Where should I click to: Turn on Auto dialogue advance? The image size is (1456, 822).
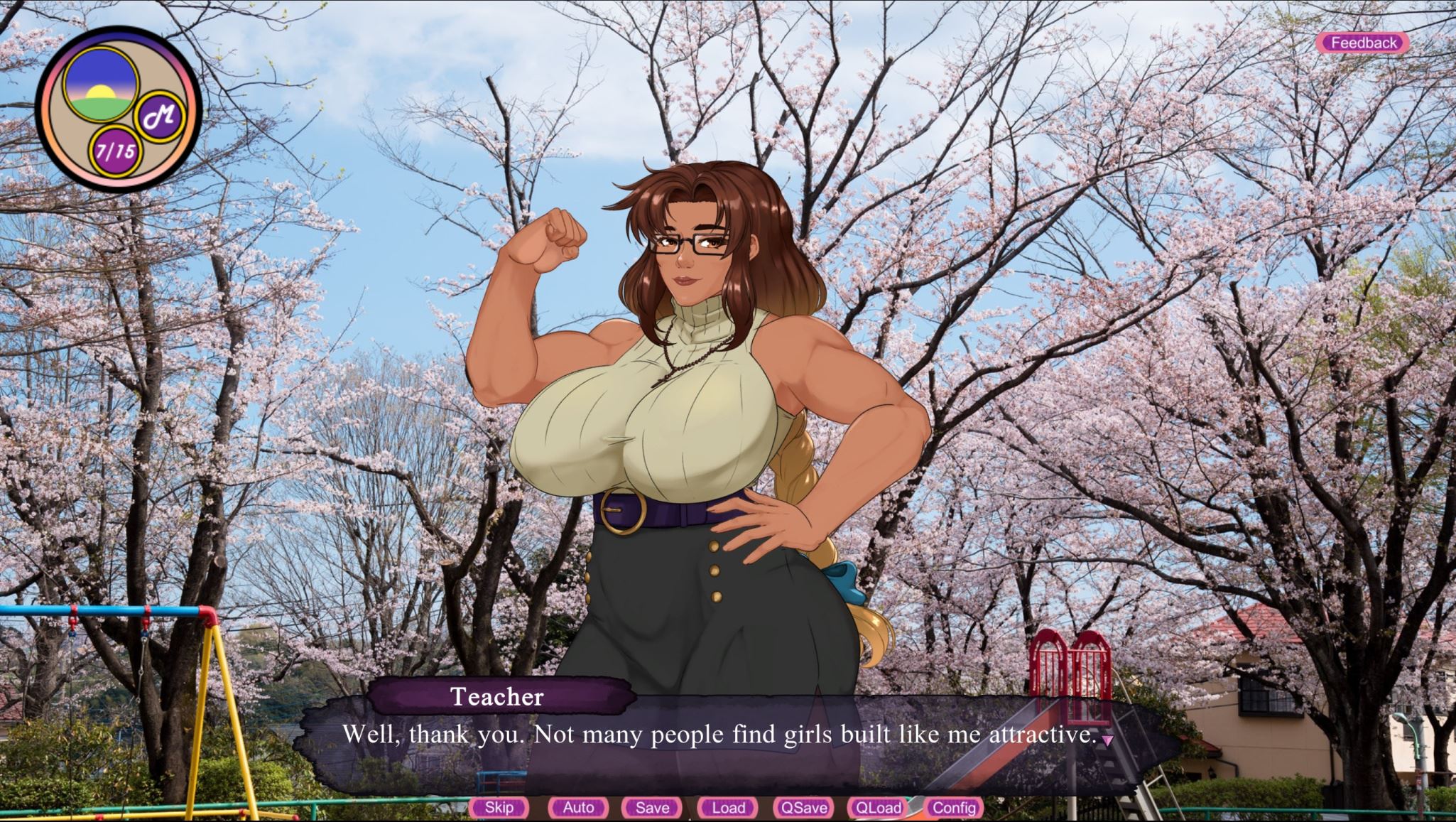[x=578, y=807]
